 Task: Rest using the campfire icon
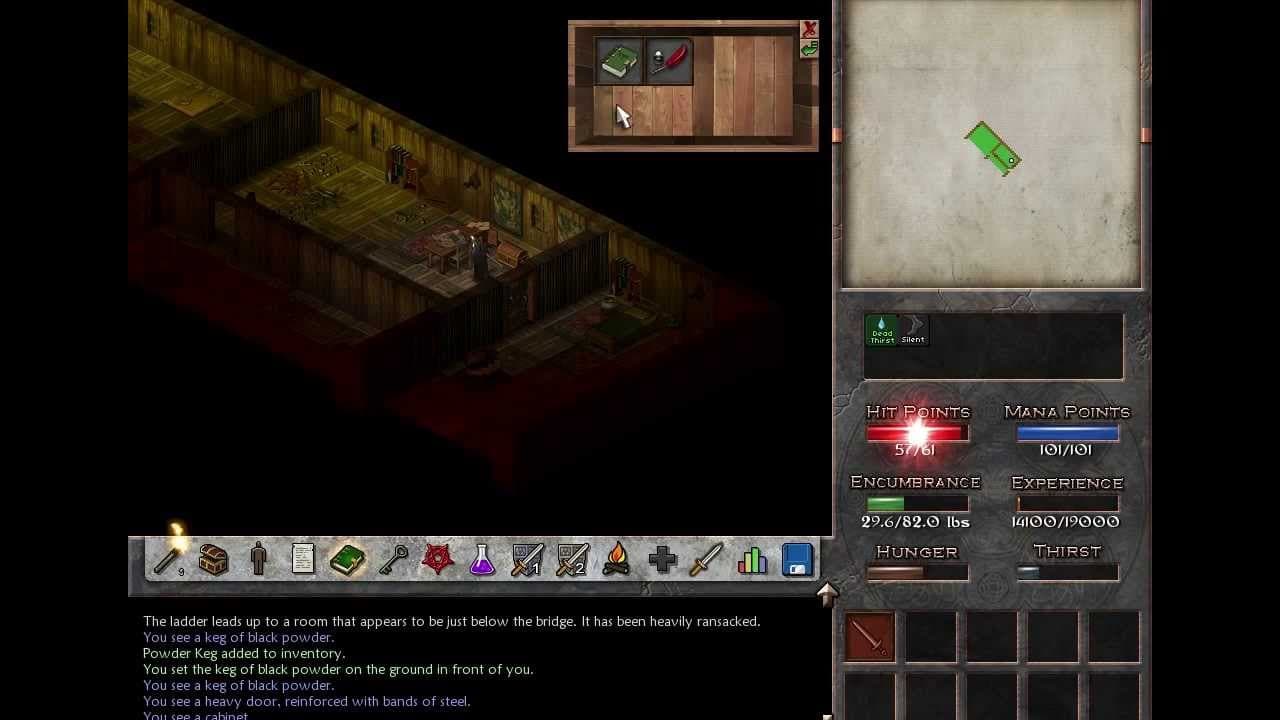(x=618, y=560)
